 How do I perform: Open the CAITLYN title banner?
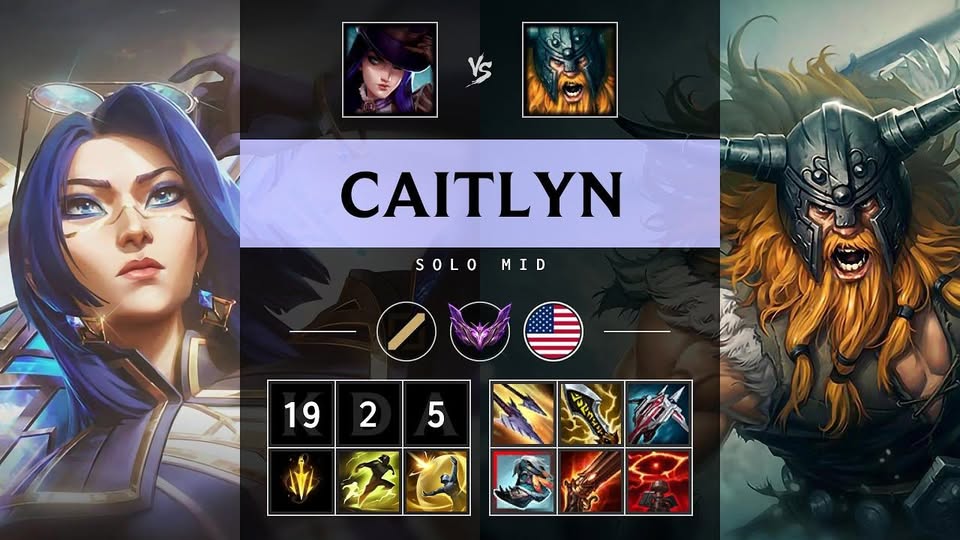(x=480, y=193)
